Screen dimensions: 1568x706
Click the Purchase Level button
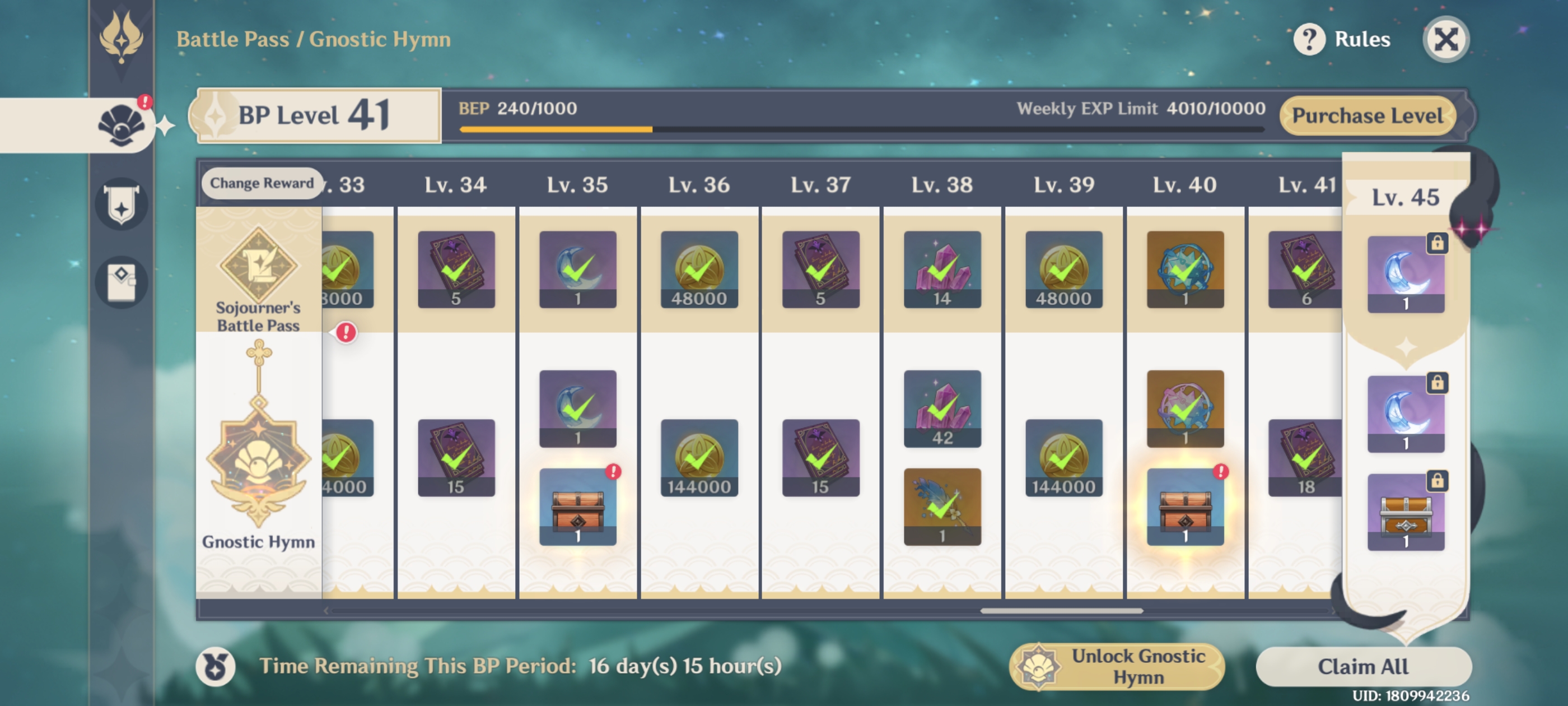pos(1367,116)
